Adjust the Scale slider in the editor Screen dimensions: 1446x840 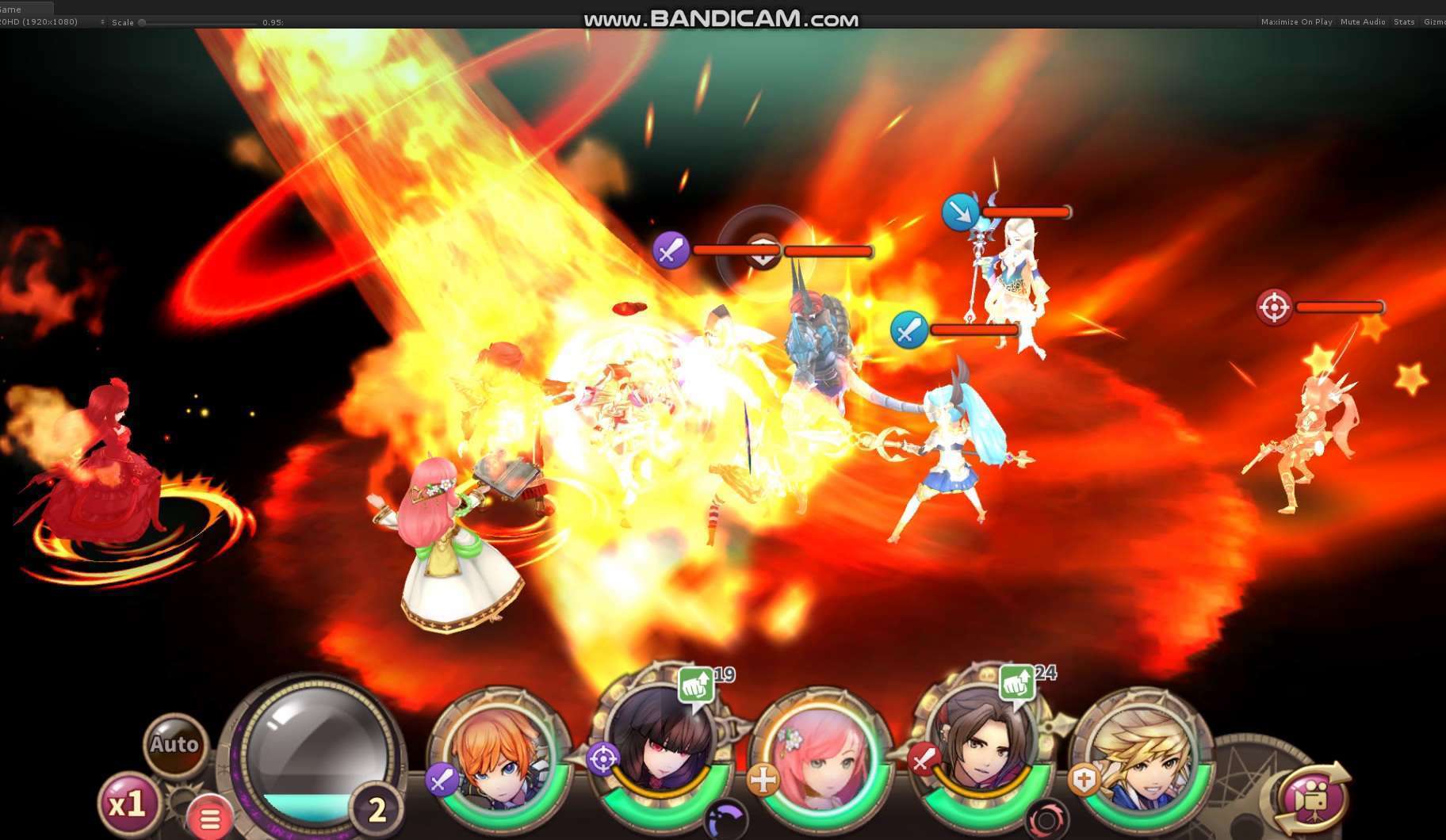click(143, 22)
